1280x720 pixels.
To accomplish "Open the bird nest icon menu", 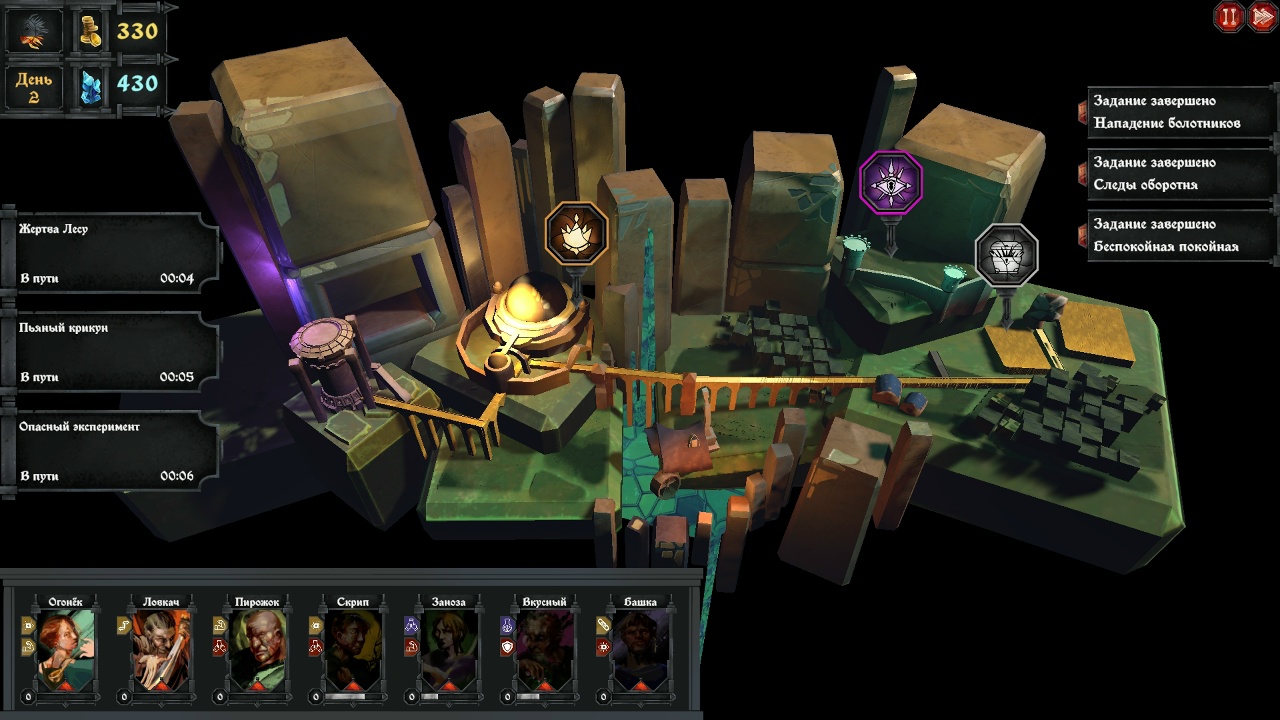I will [33, 31].
